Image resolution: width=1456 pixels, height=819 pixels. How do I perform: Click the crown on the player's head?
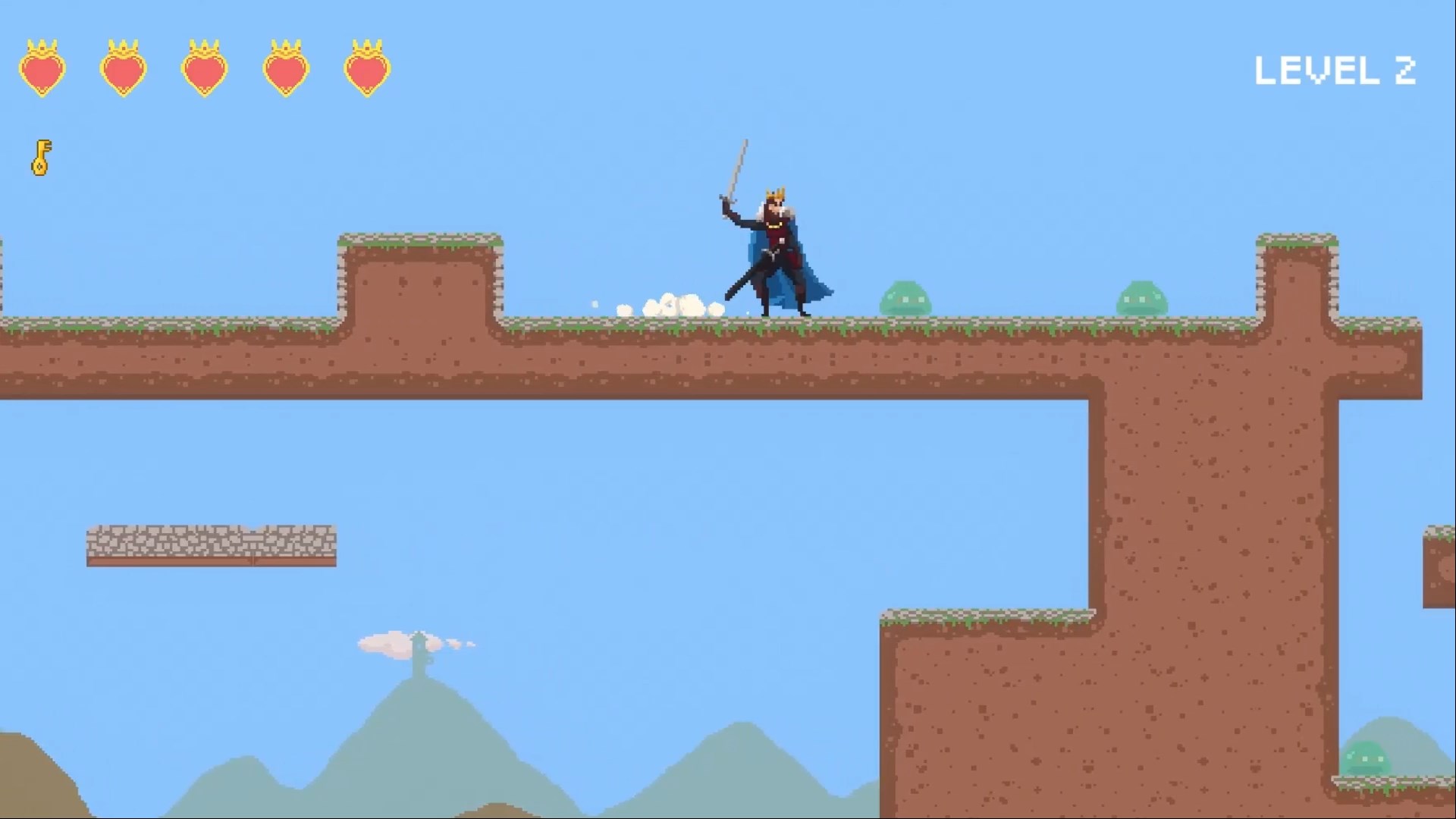777,191
